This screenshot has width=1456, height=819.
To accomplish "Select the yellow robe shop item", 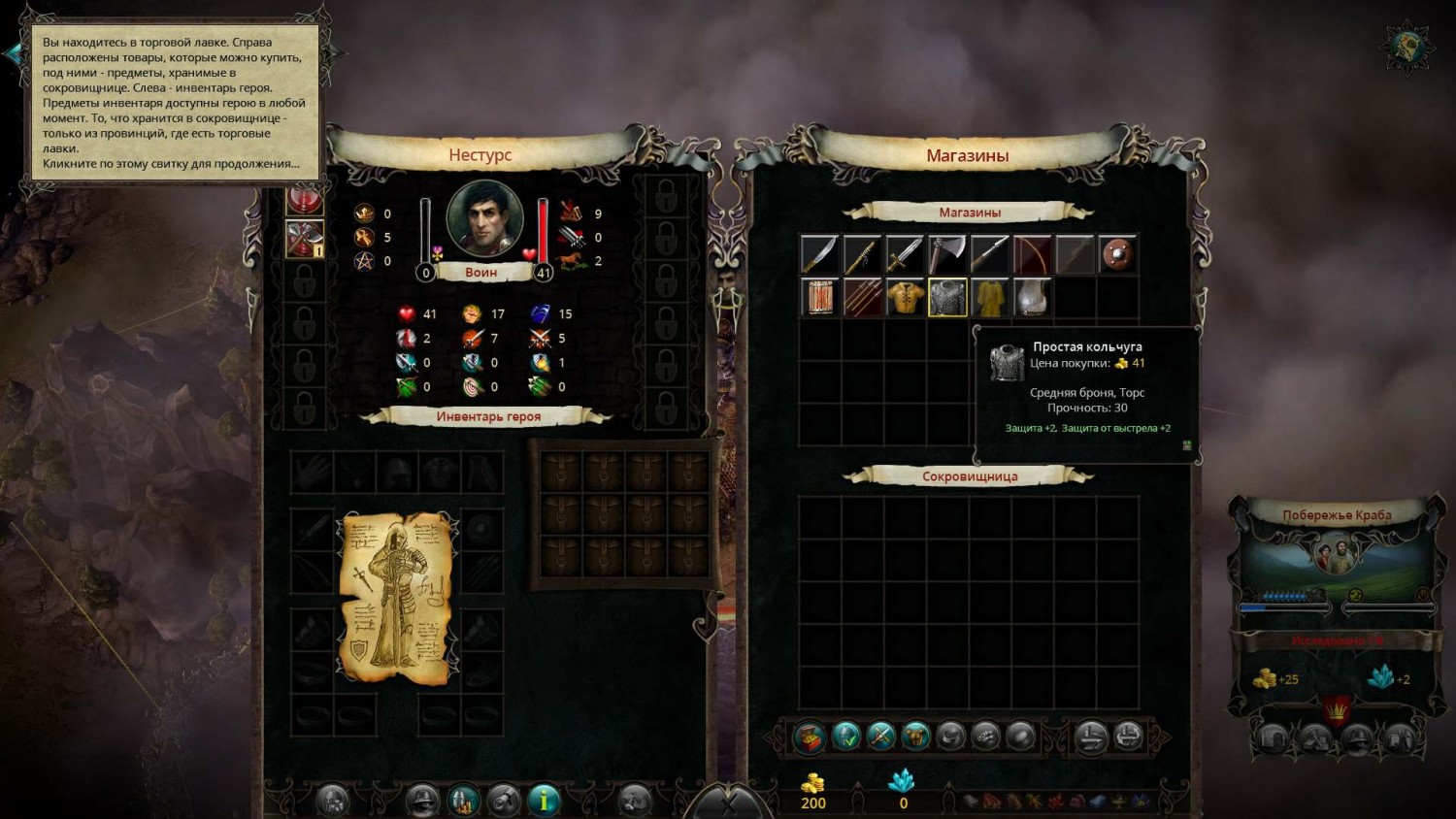I will coord(990,297).
